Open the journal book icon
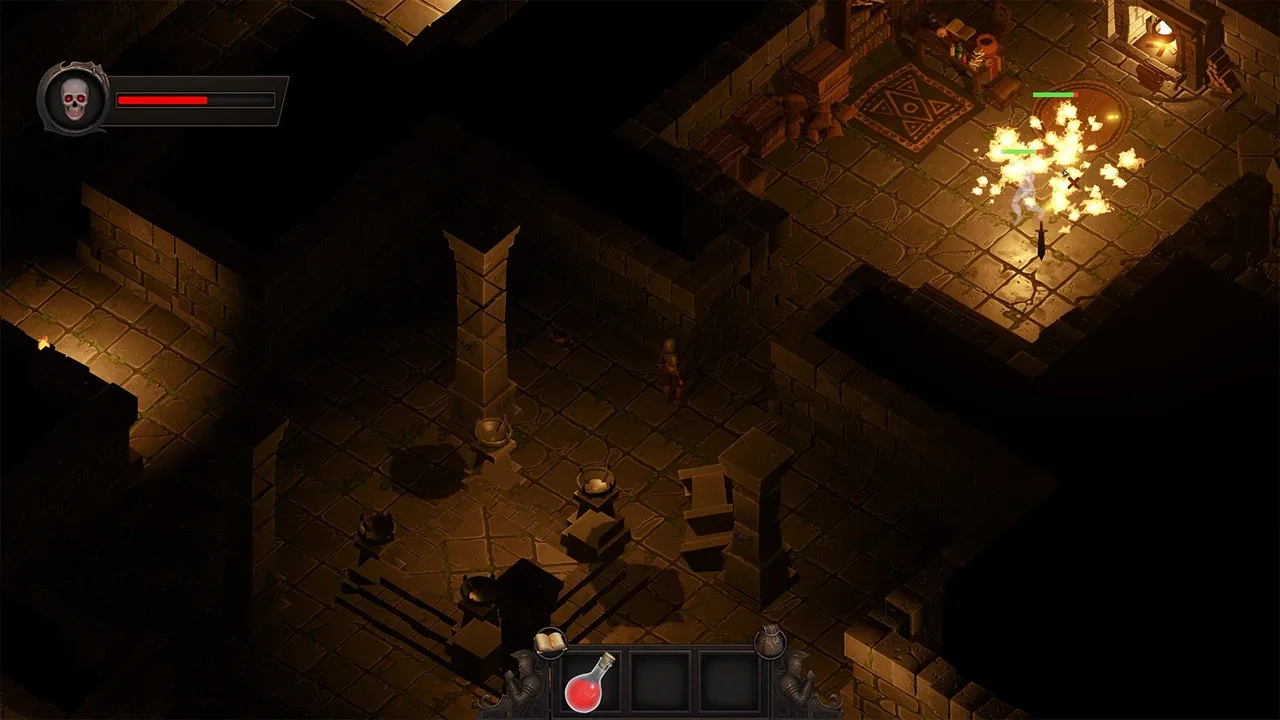The height and width of the screenshot is (720, 1280). pyautogui.click(x=550, y=642)
